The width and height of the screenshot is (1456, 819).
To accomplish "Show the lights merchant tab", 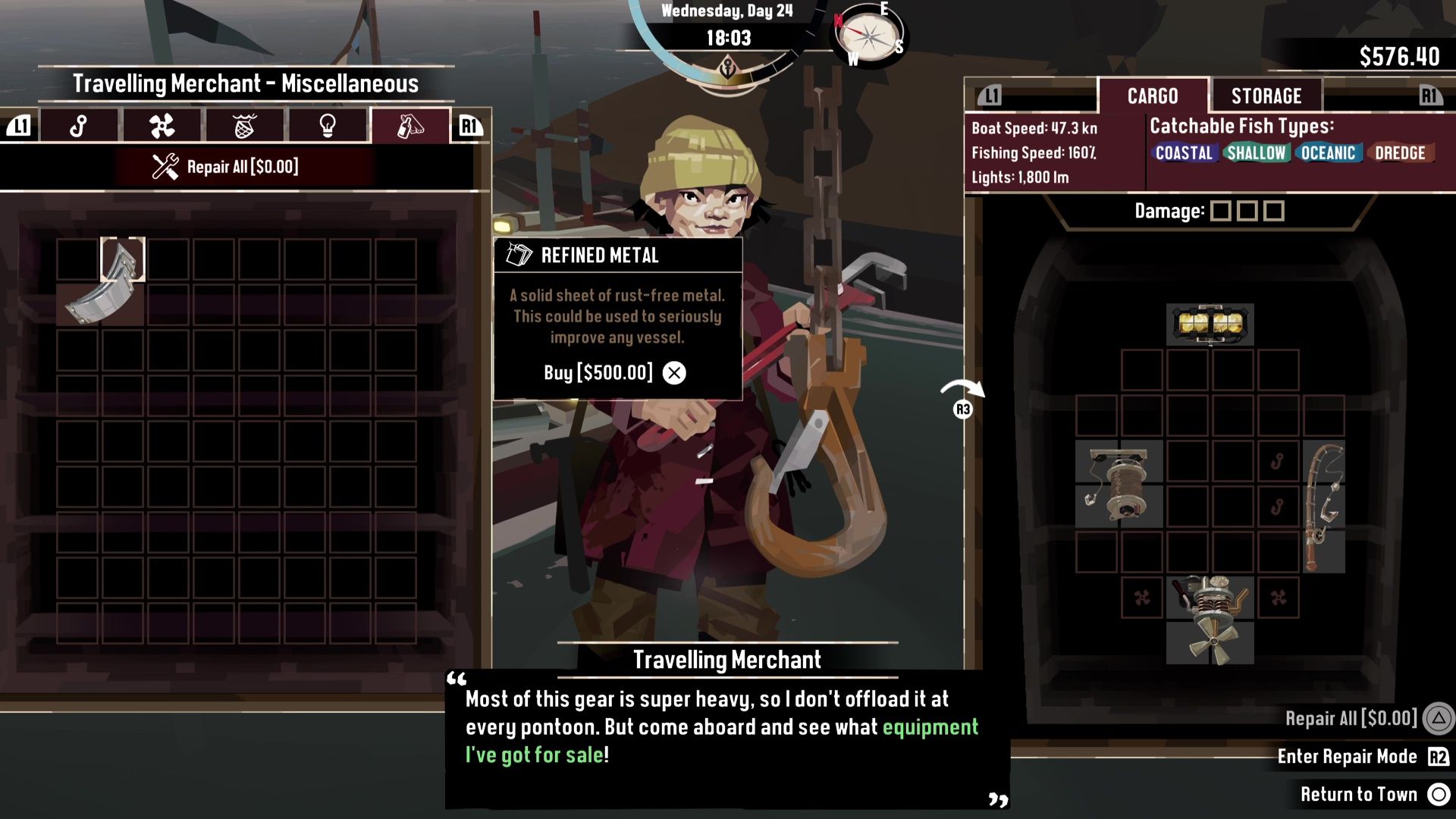I will [327, 126].
